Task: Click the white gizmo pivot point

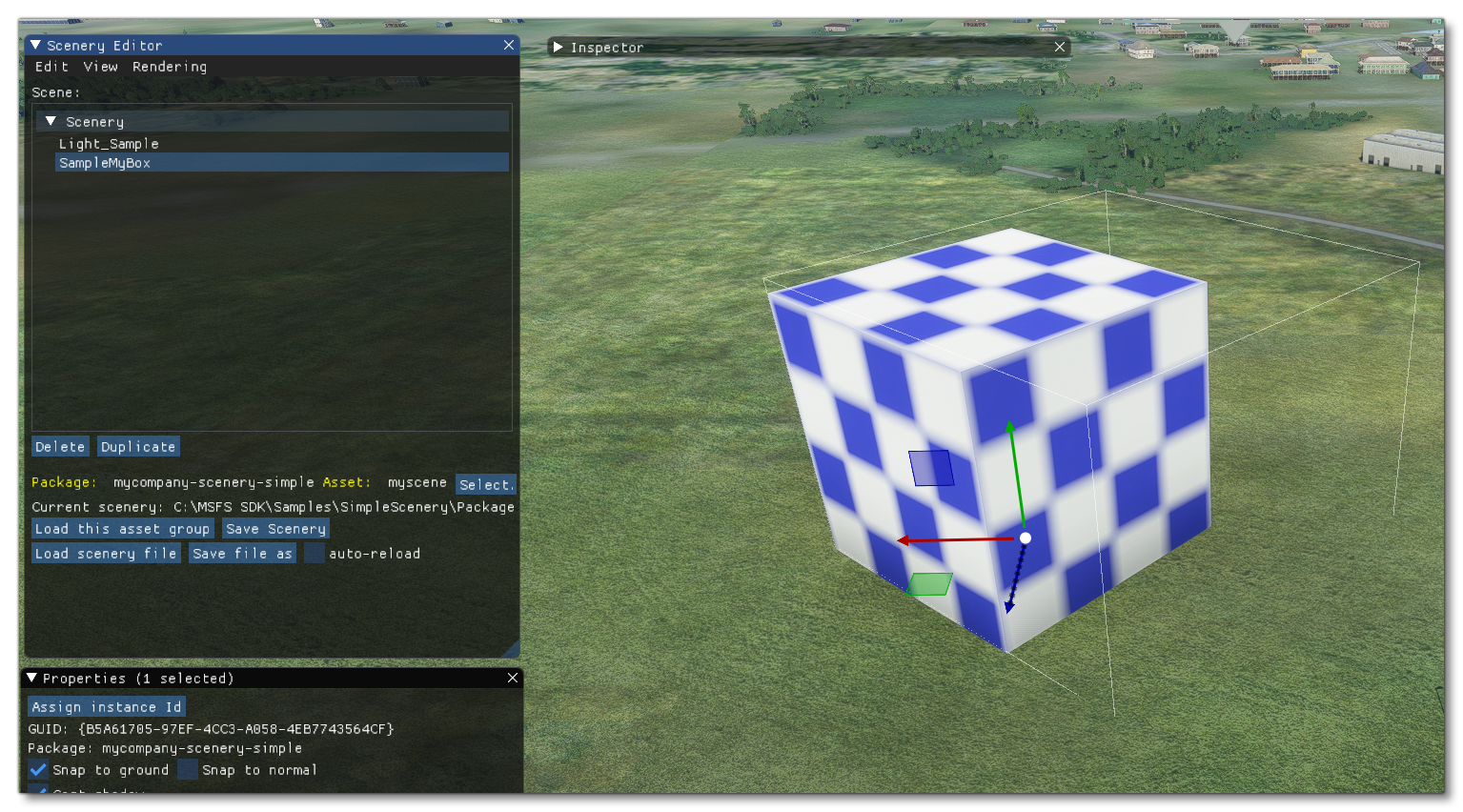Action: pyautogui.click(x=1026, y=538)
